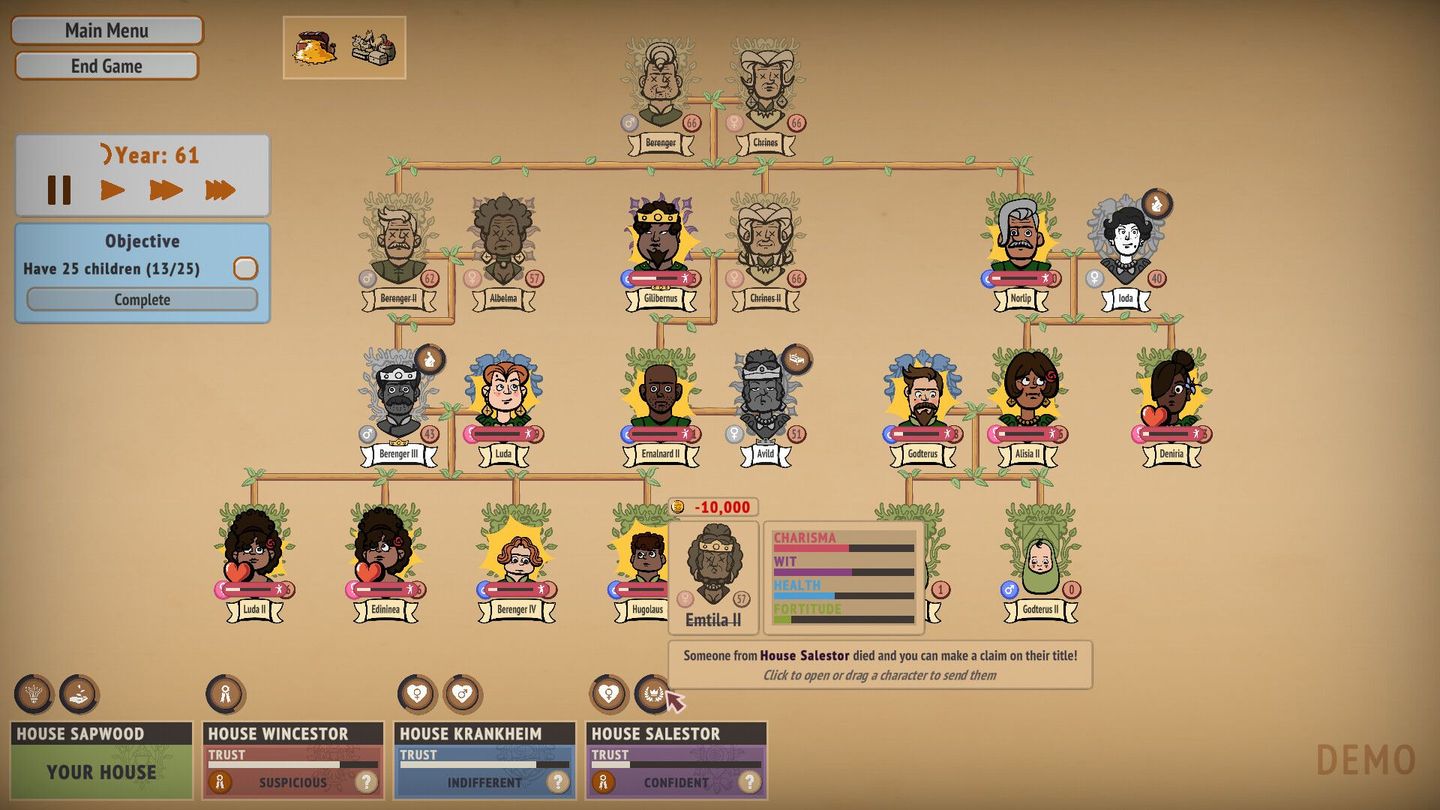Click the gift hand icon above House Sapwood
The image size is (1440, 810).
pos(80,693)
